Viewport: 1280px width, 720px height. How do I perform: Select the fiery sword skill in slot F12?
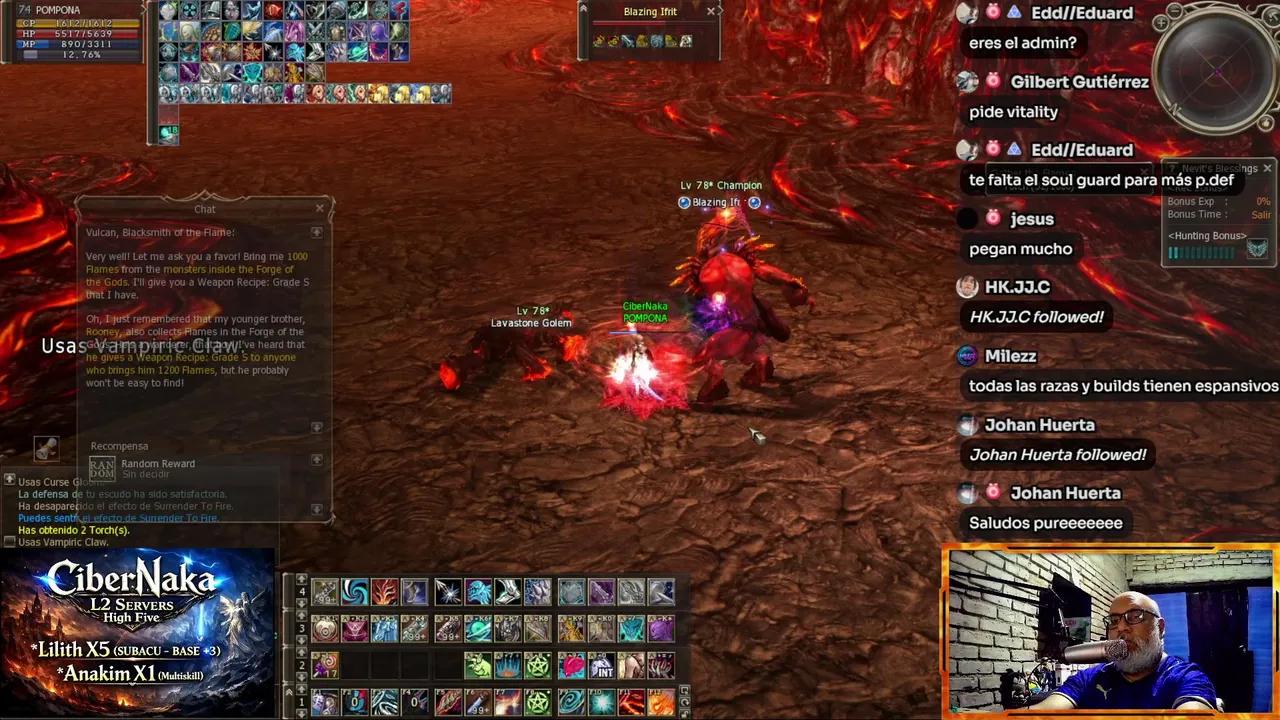(660, 701)
